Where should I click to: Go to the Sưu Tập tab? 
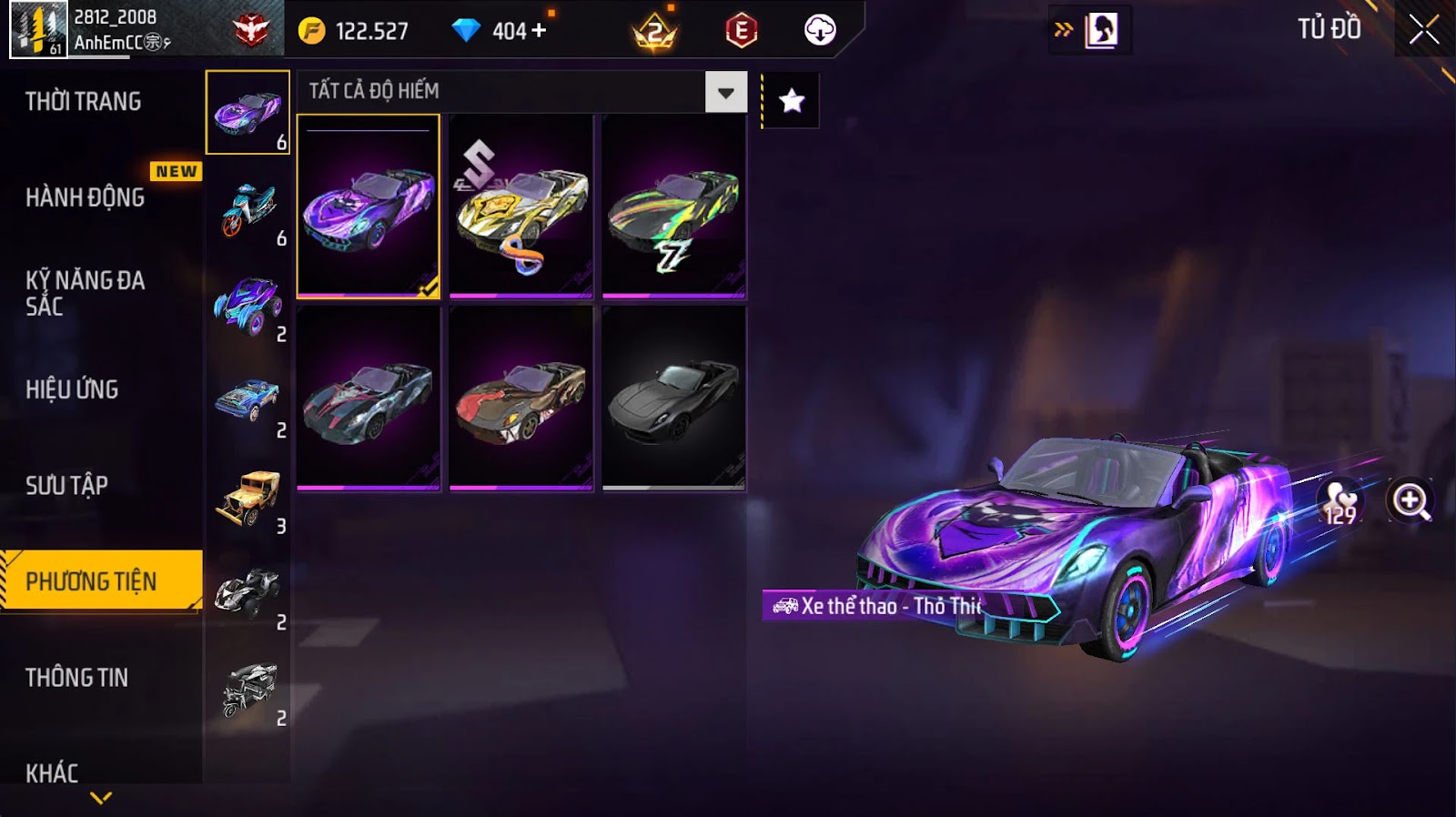click(66, 485)
